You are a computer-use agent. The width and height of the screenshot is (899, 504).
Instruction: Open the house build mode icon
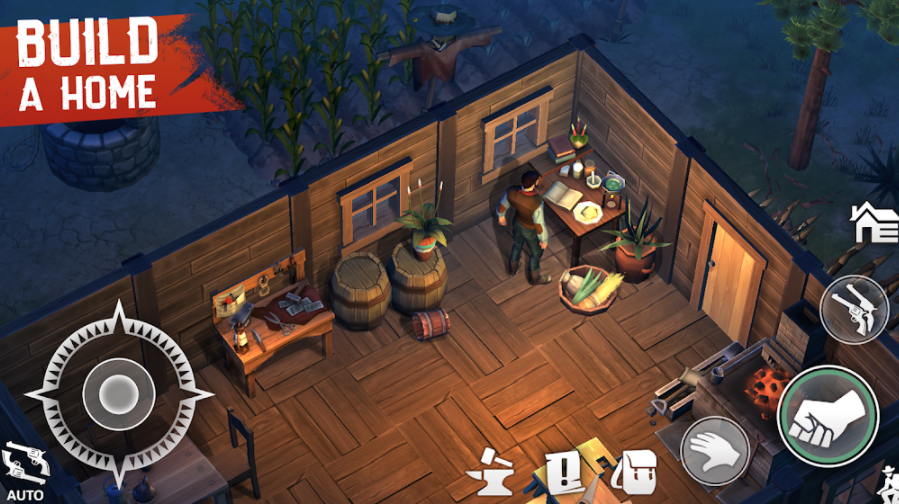point(874,223)
